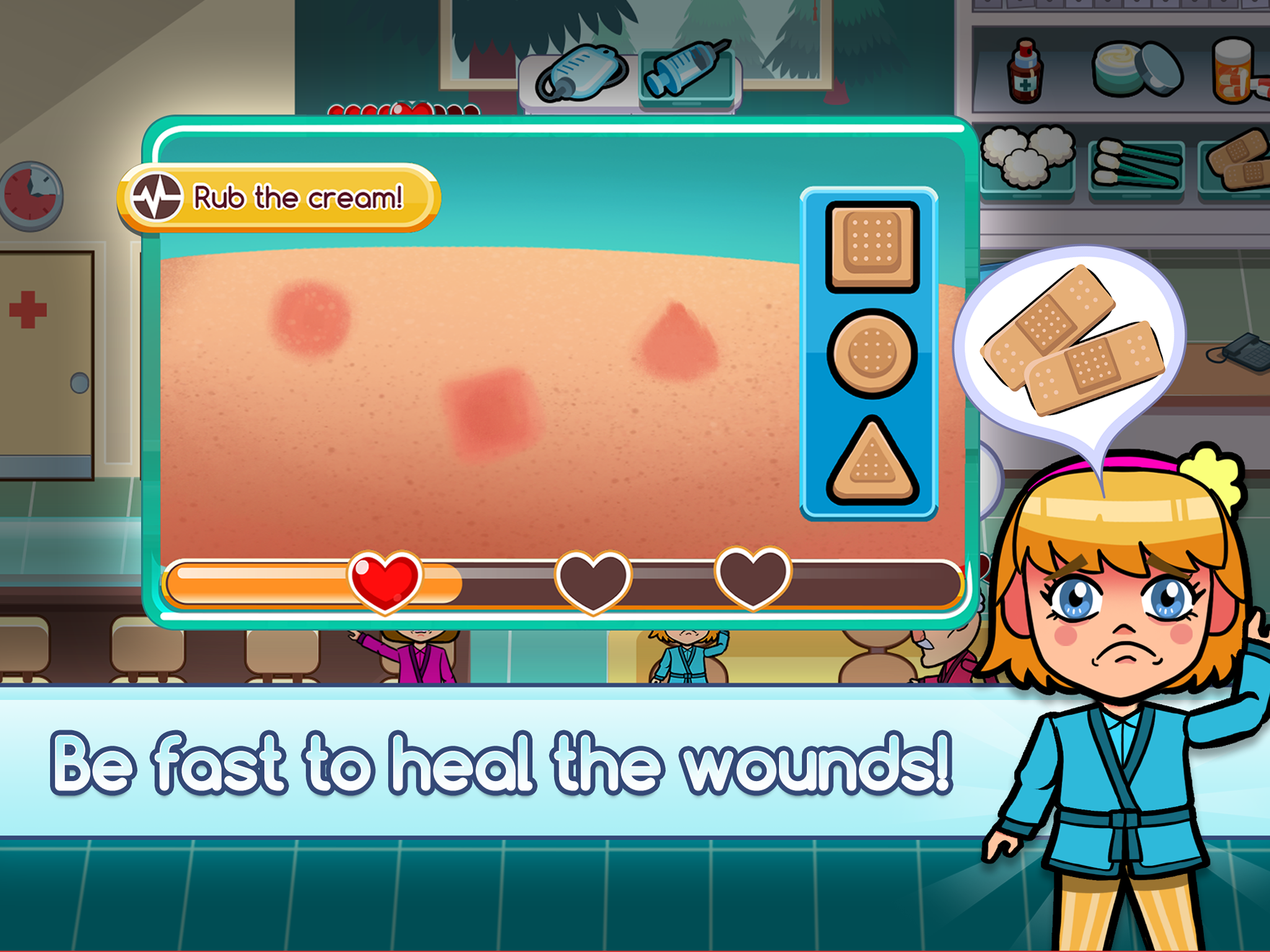Select the square bandage
This screenshot has width=1270, height=952.
pyautogui.click(x=871, y=246)
